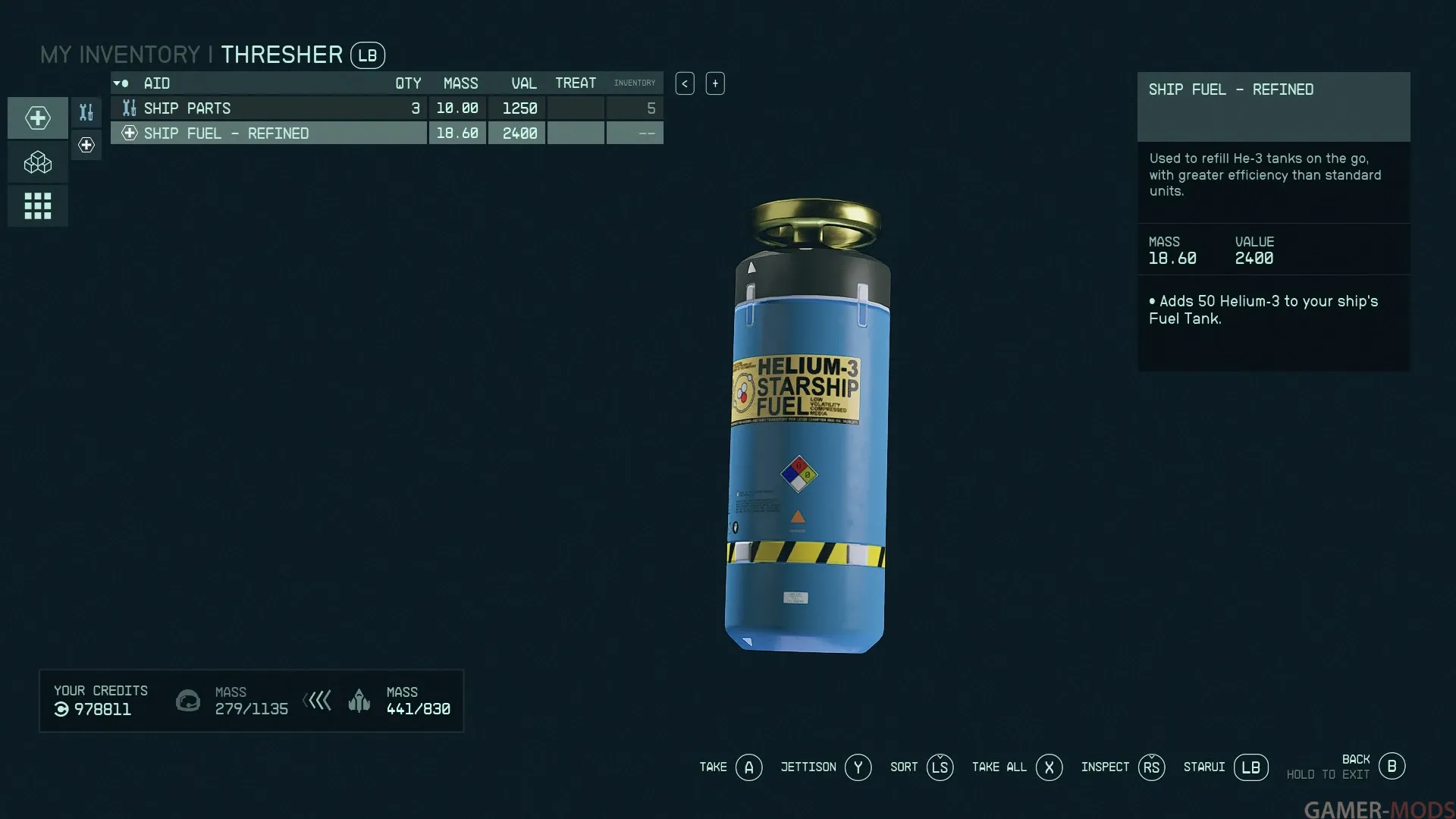Click the left arrow column button
The height and width of the screenshot is (819, 1456).
685,83
